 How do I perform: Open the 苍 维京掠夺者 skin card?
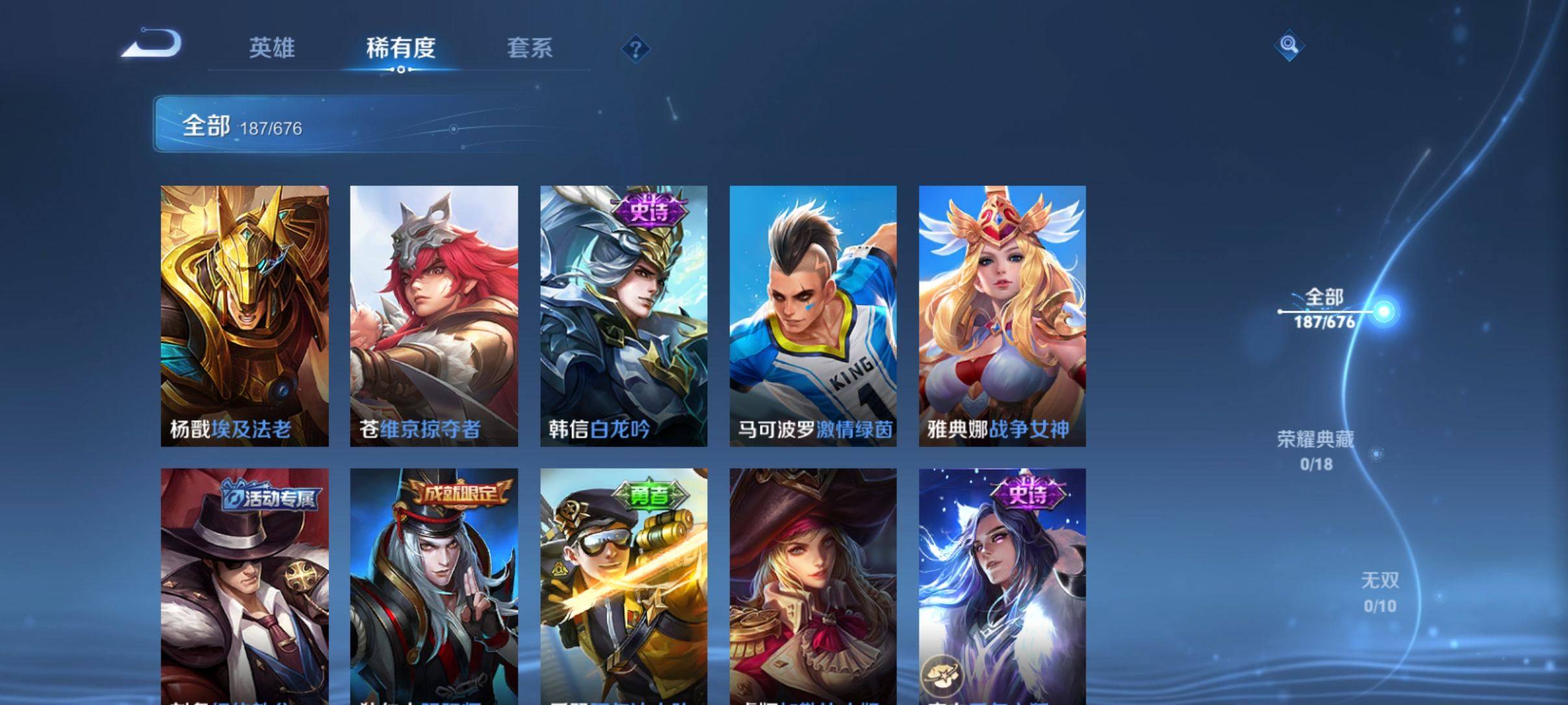[434, 315]
